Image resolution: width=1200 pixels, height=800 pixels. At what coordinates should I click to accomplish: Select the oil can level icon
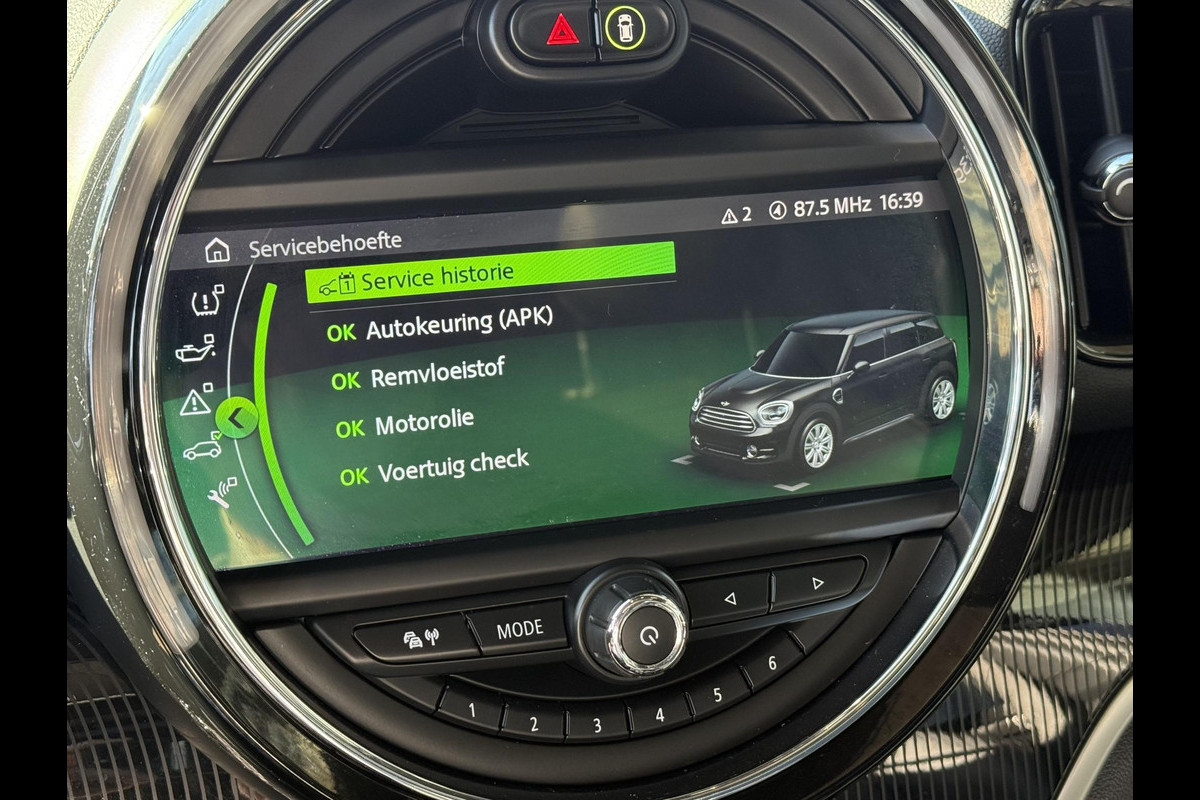coord(195,351)
